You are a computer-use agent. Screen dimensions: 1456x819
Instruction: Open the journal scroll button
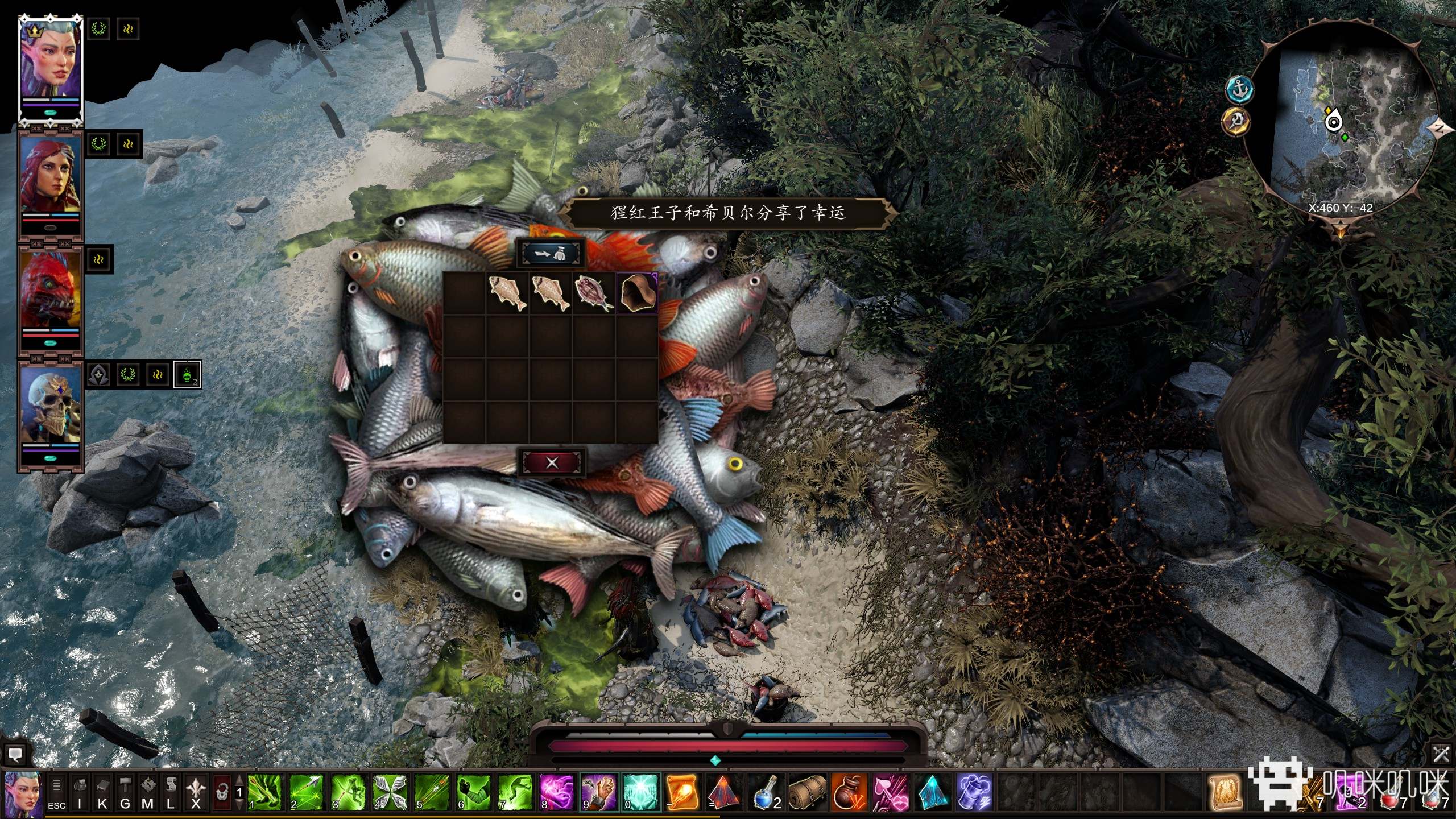(171, 792)
